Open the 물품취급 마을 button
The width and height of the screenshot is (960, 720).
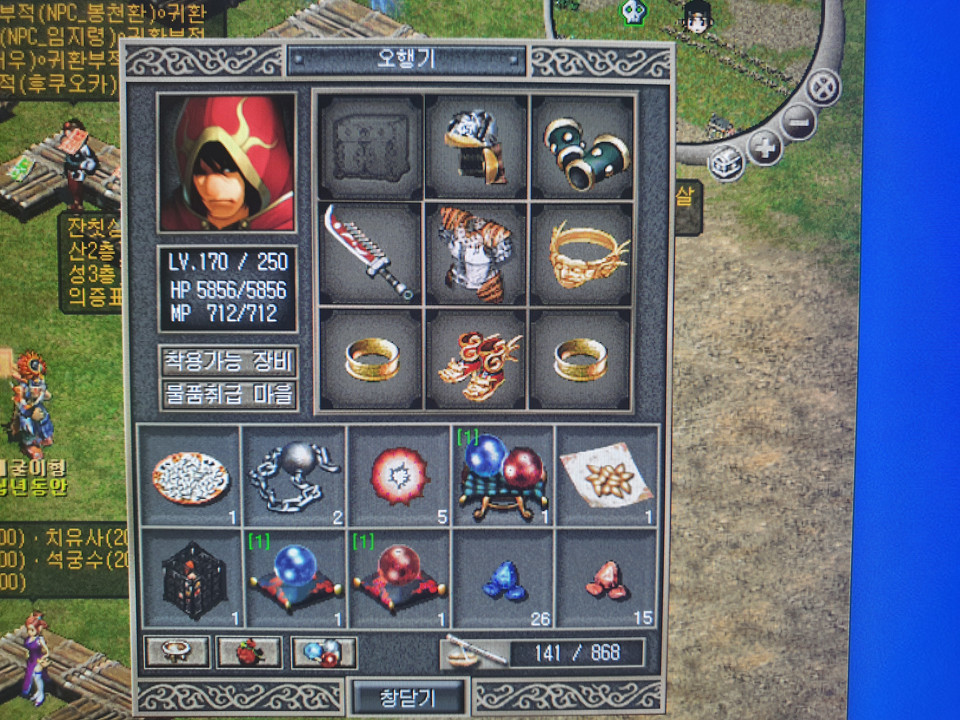click(229, 394)
